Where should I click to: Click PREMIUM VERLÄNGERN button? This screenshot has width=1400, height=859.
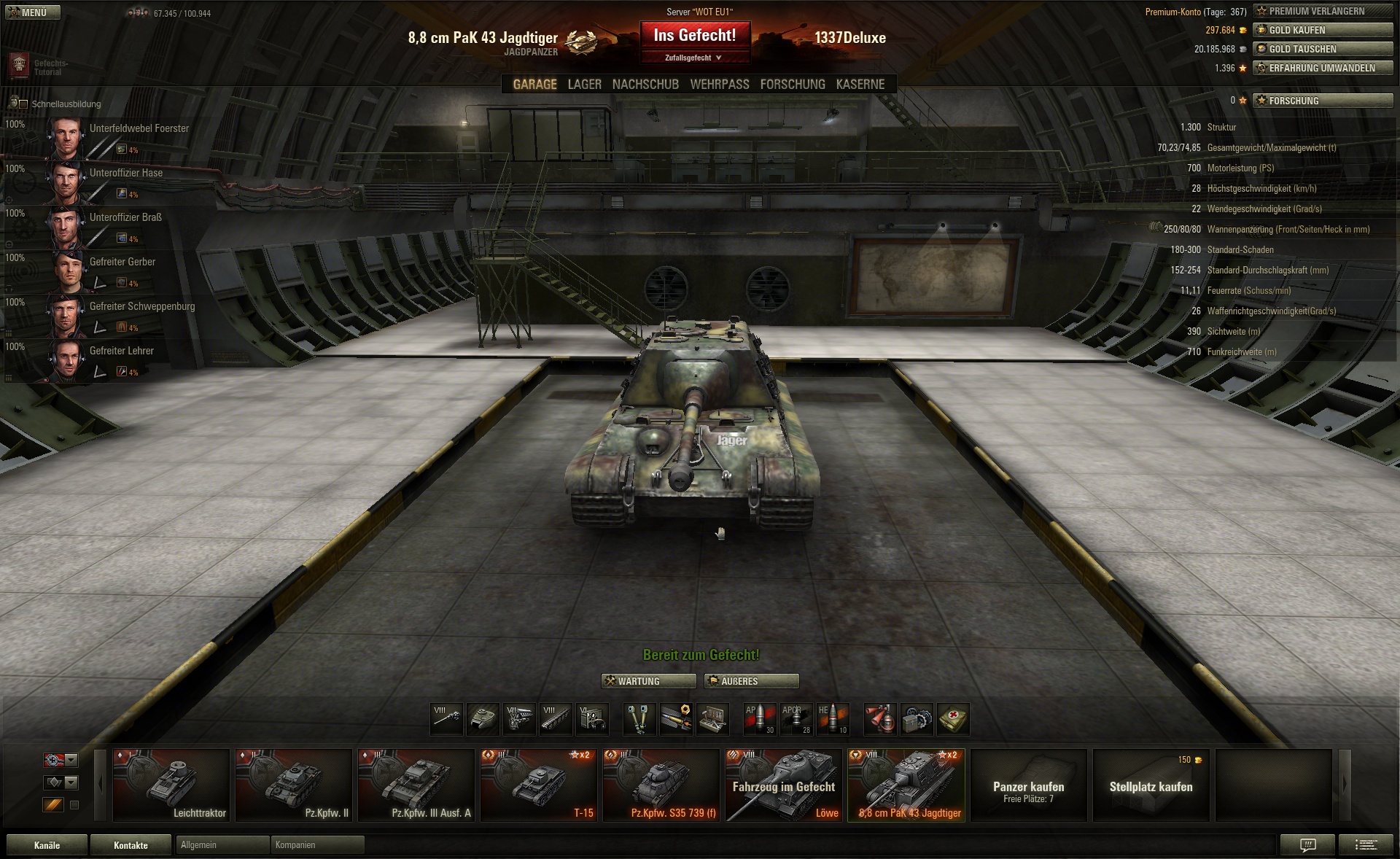(x=1323, y=11)
